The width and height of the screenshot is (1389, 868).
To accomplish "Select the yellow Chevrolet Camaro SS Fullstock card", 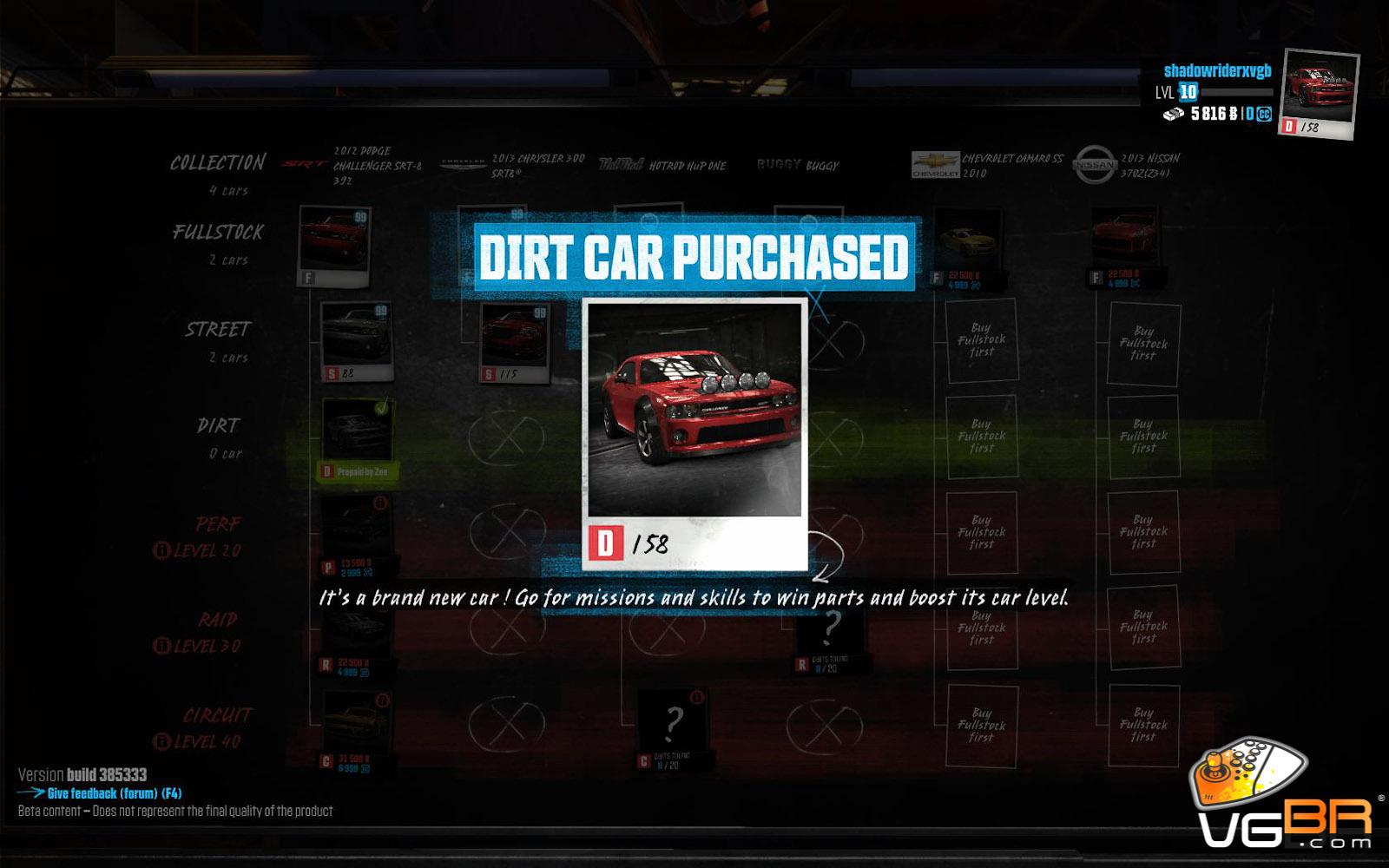I will click(x=965, y=245).
